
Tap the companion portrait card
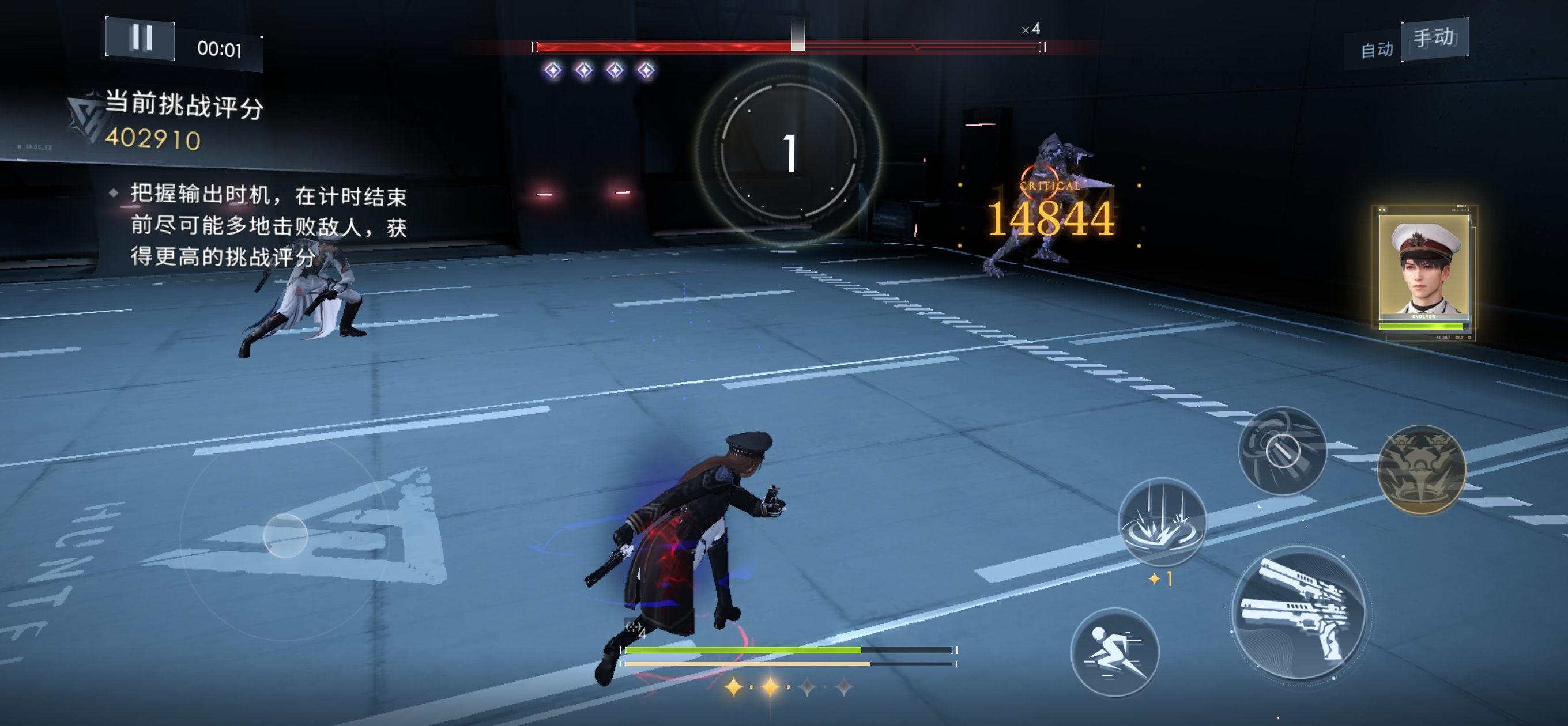(x=1423, y=271)
